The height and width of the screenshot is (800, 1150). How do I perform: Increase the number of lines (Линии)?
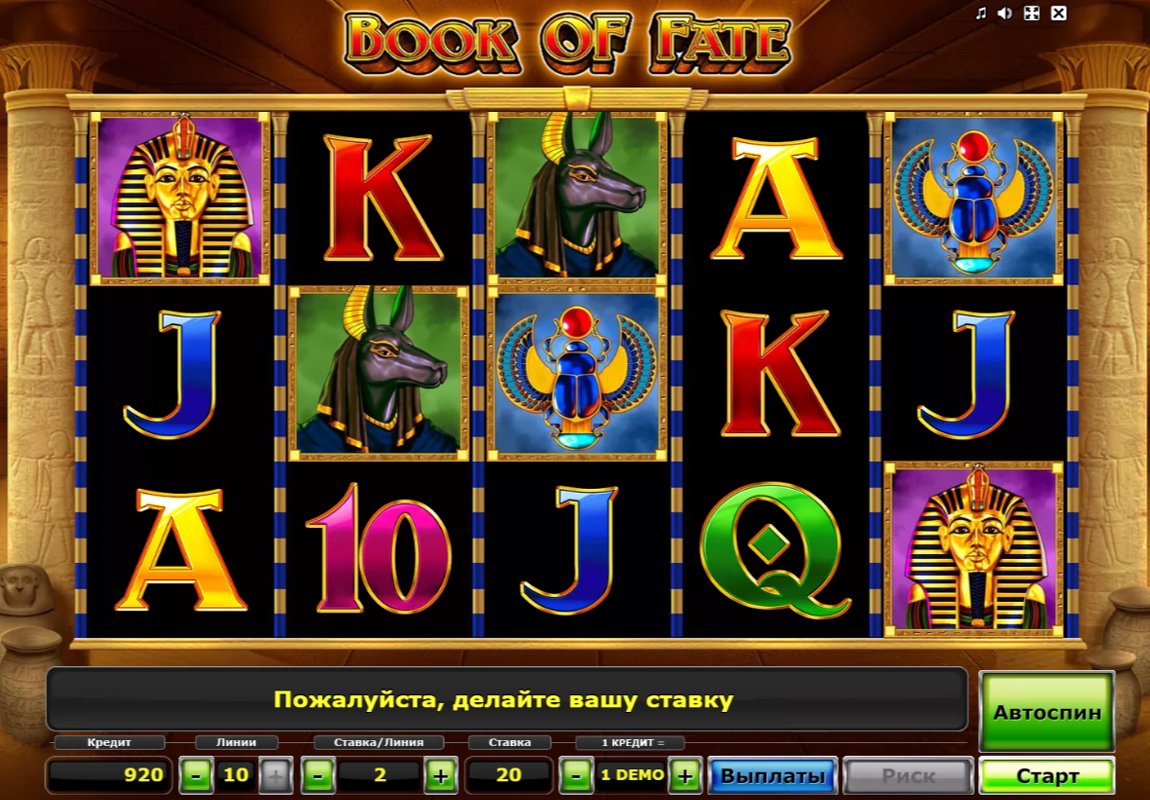pos(276,775)
